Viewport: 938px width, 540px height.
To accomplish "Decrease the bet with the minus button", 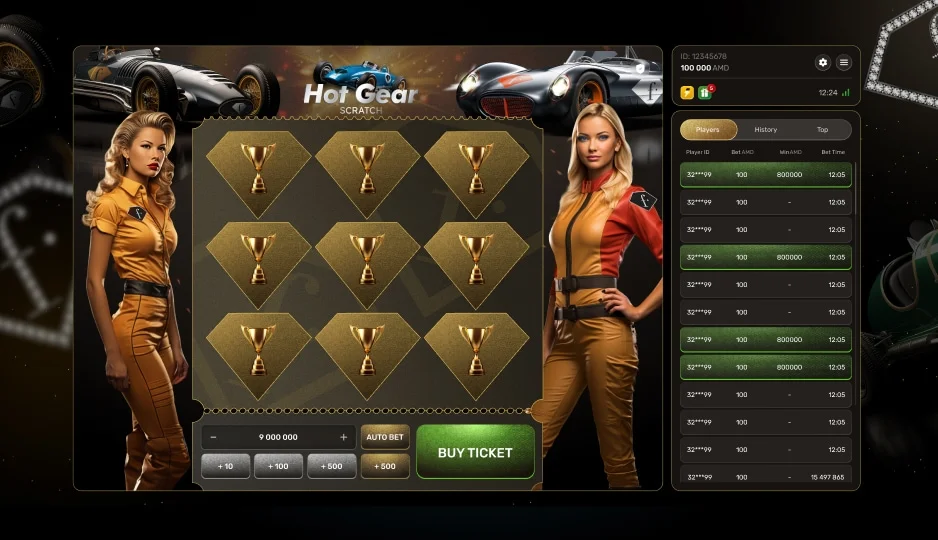I will coord(214,437).
